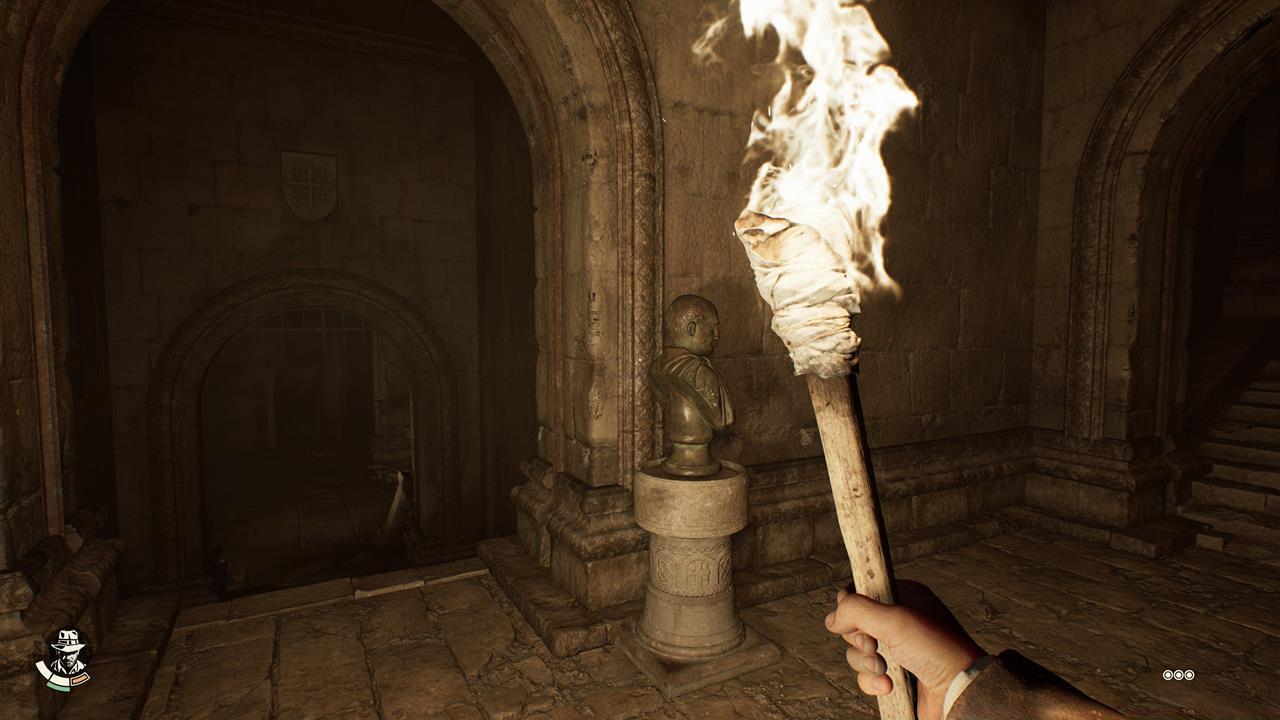
Task: Toggle the green stamina segment on the HUD
Action: [x=57, y=686]
